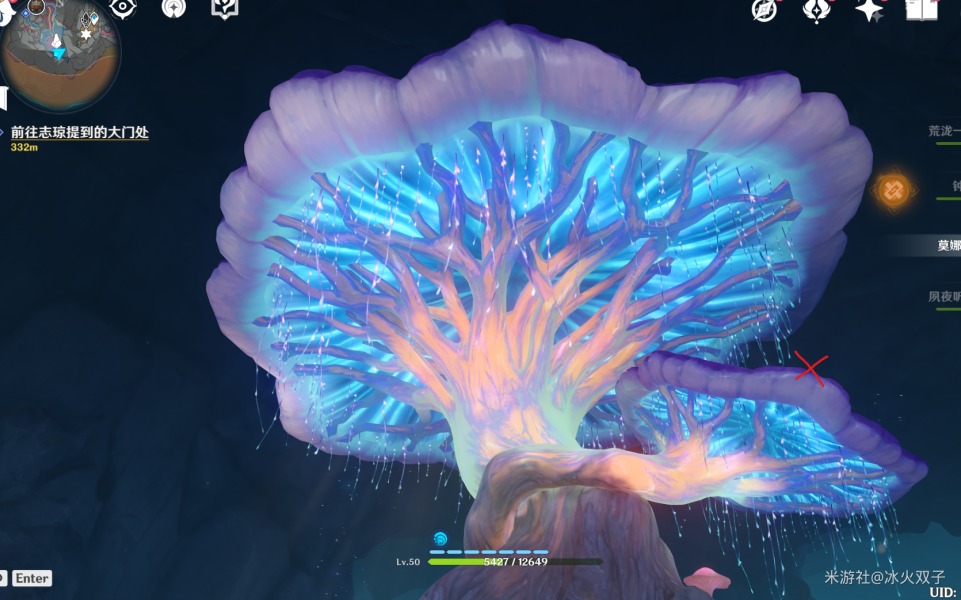Select active party member 莫娜
The image size is (961, 600).
(948, 246)
